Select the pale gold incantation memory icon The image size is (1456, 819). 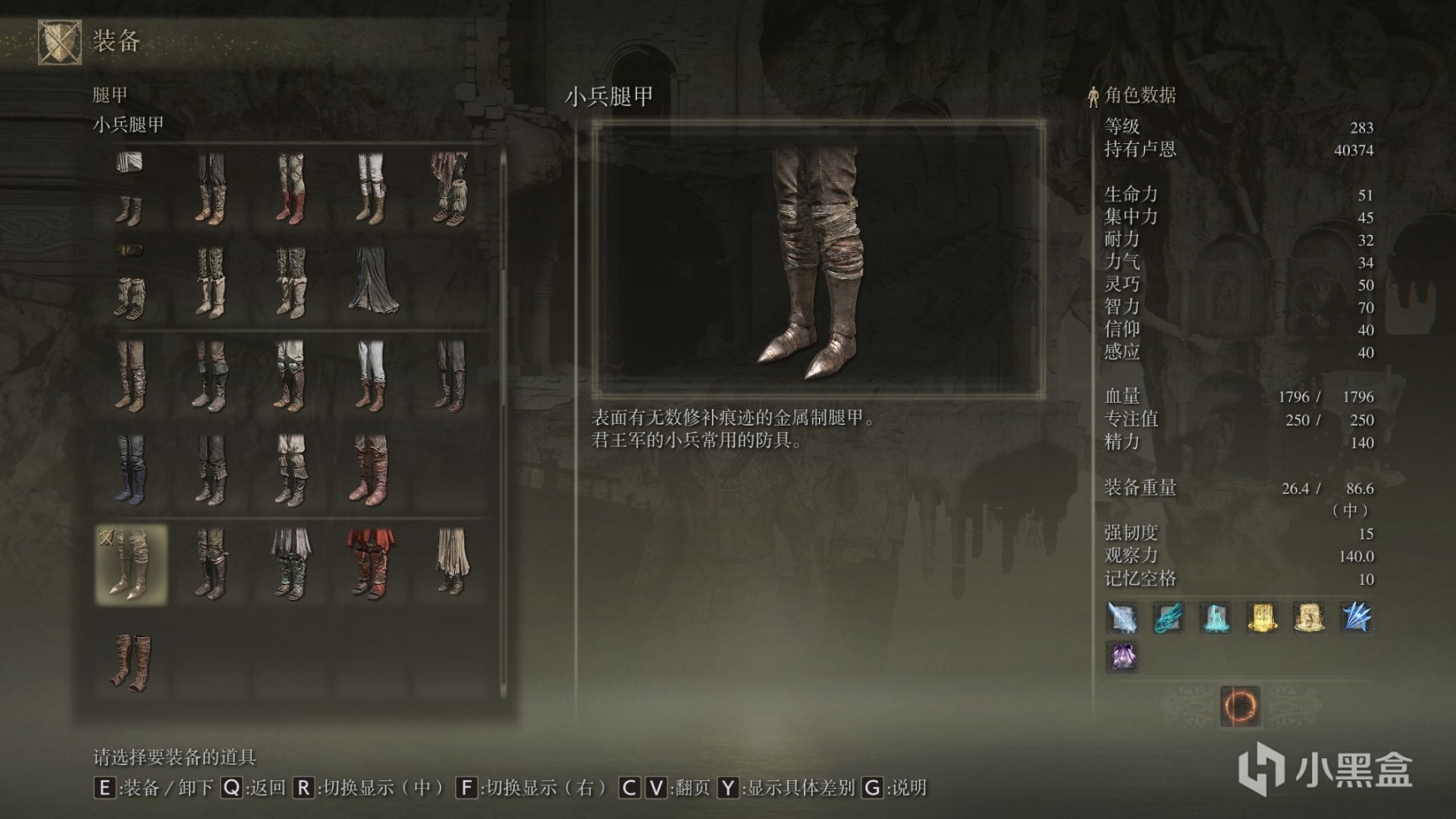tap(1309, 618)
